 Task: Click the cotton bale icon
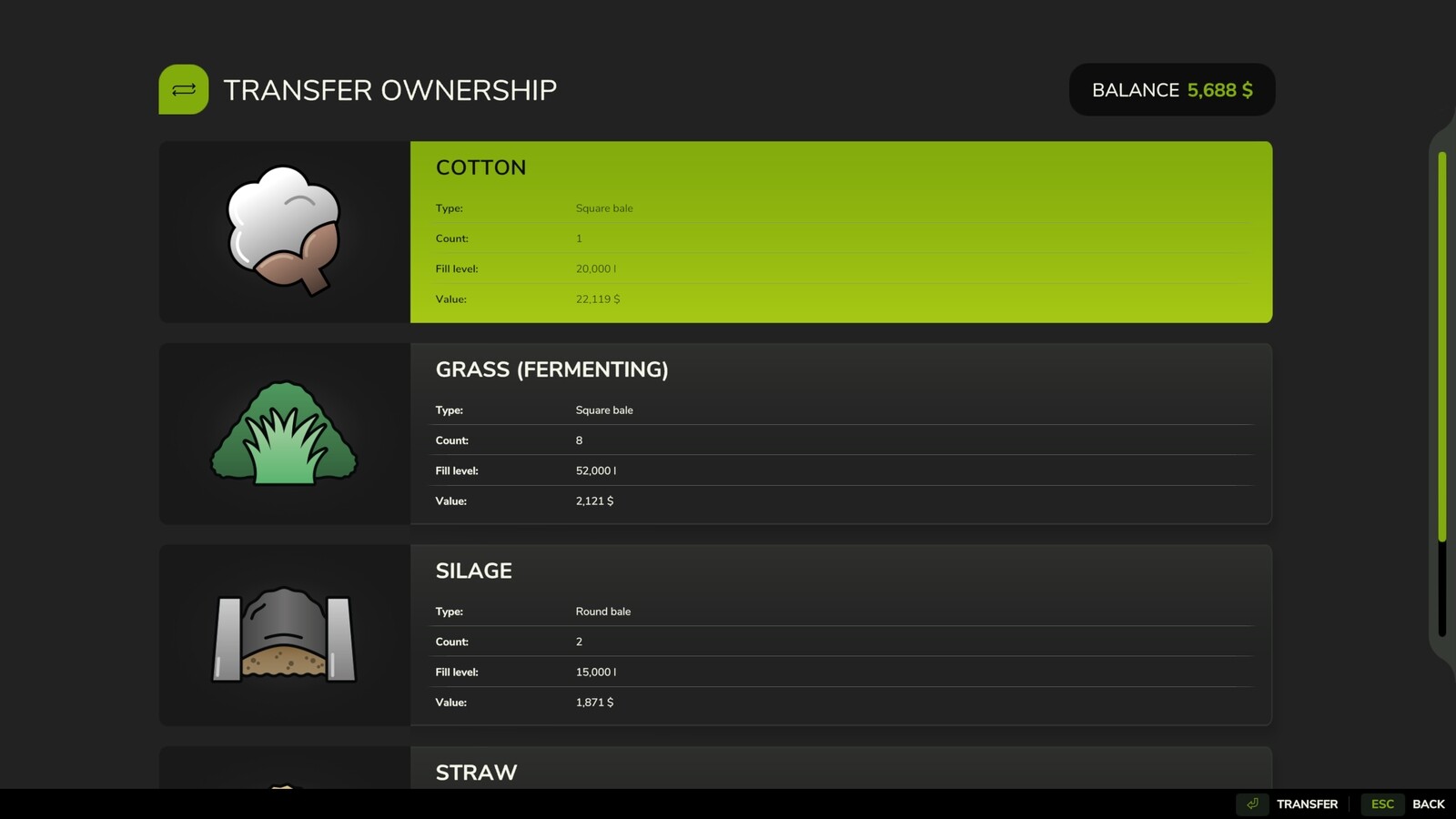click(282, 232)
